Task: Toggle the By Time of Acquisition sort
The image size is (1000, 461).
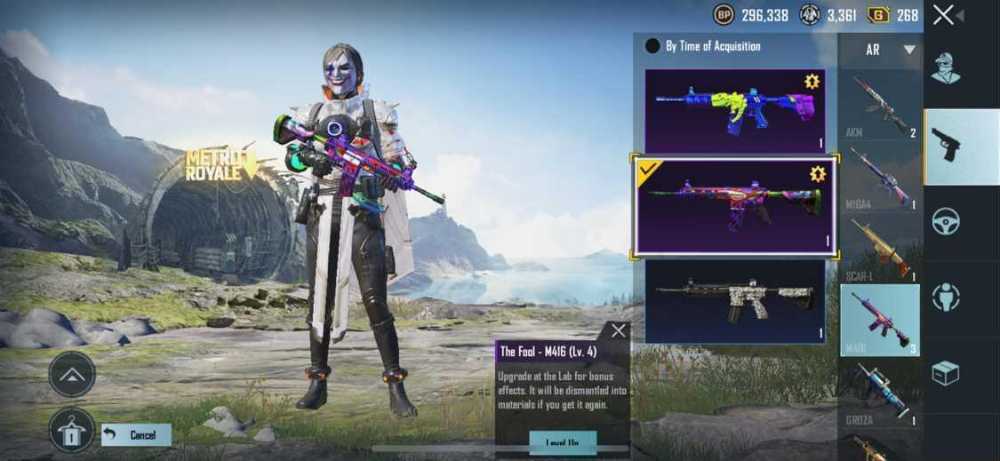Action: (653, 46)
